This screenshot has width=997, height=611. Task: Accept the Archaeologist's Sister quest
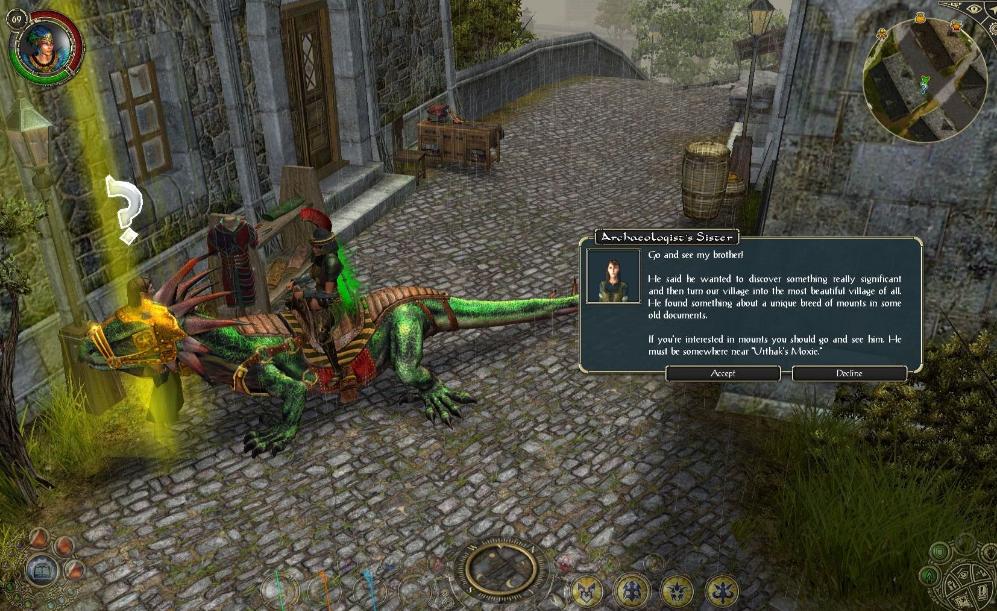pyautogui.click(x=722, y=373)
